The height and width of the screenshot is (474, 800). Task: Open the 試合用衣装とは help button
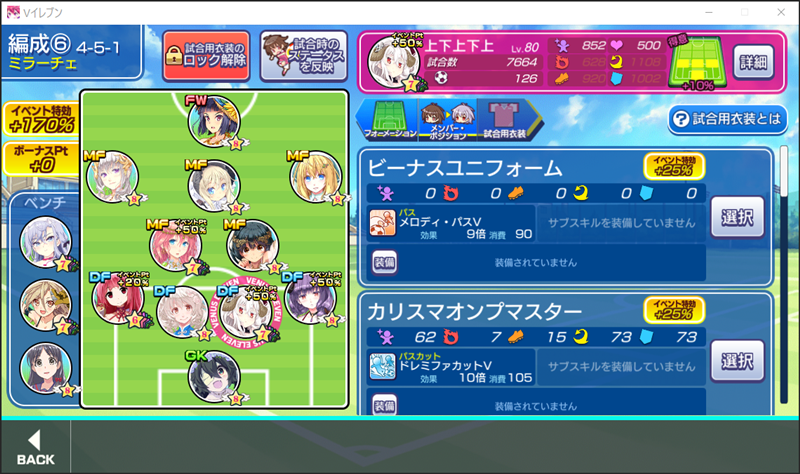point(727,119)
